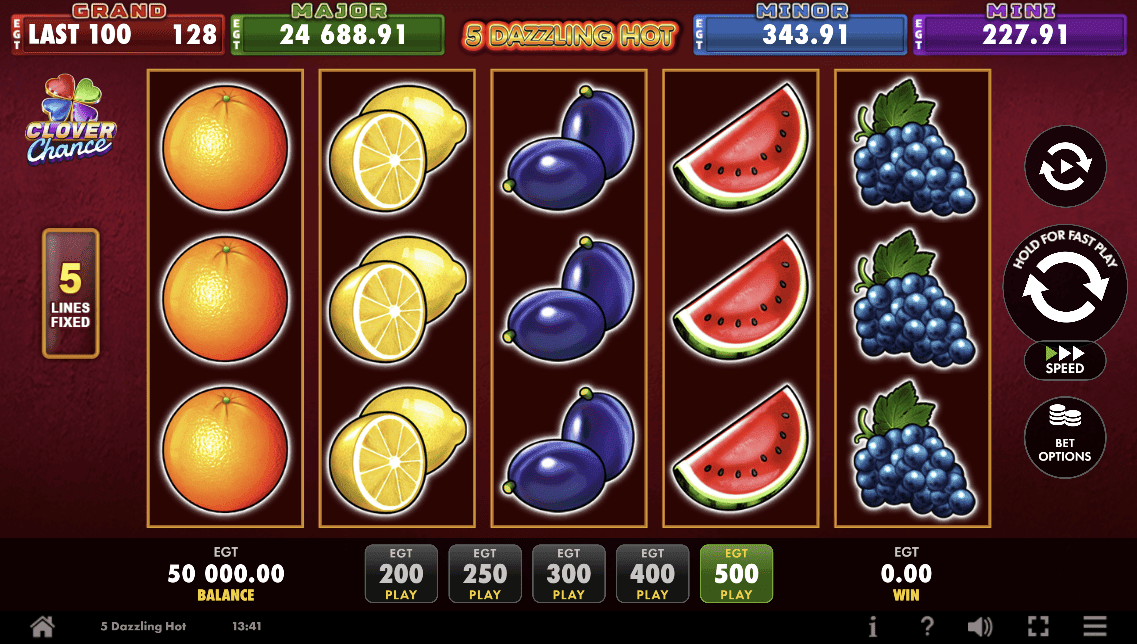View the Grand jackpot panel
The width and height of the screenshot is (1137, 644).
[116, 32]
